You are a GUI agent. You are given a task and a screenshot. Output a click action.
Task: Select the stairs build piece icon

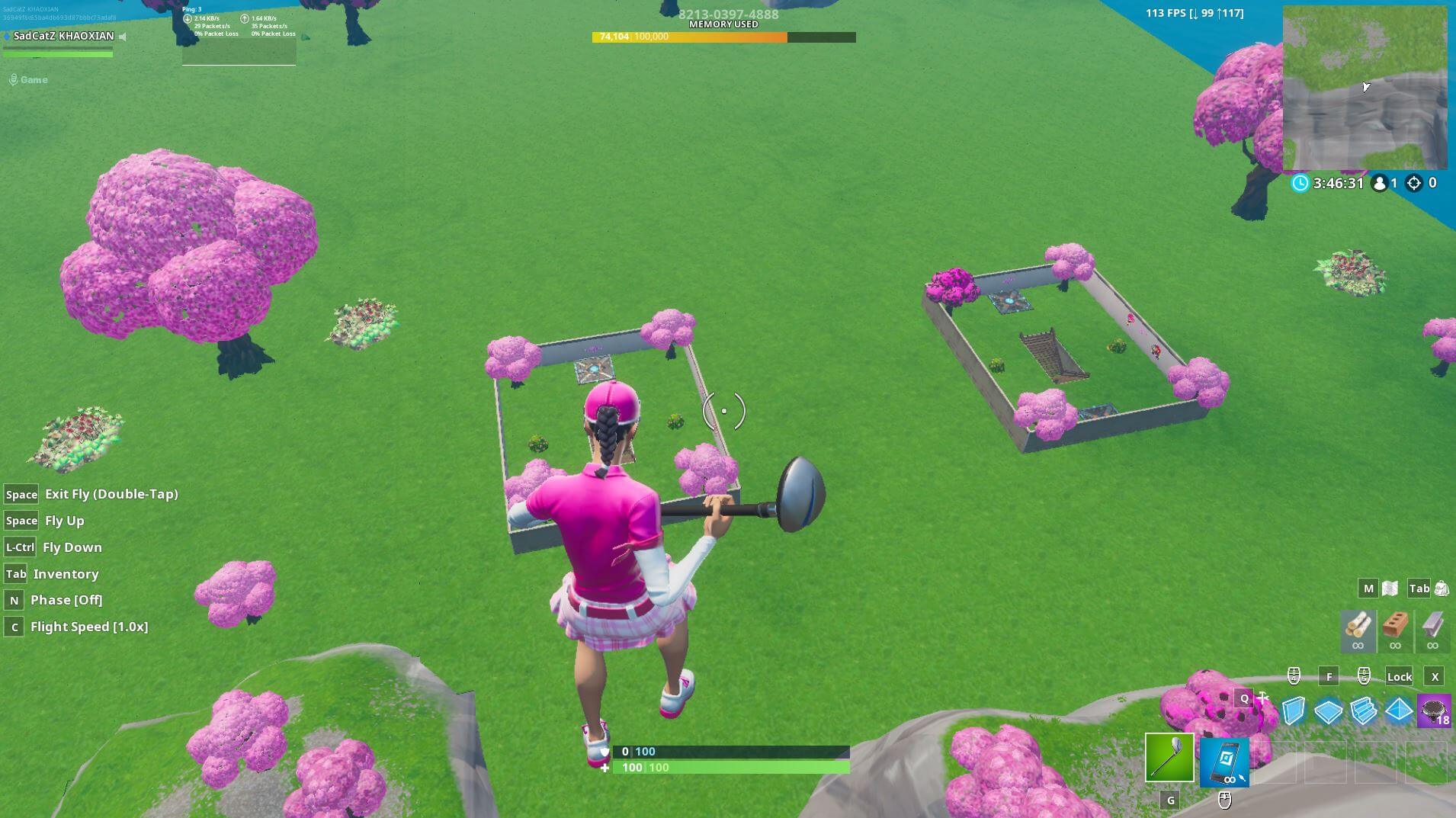pyautogui.click(x=1364, y=711)
